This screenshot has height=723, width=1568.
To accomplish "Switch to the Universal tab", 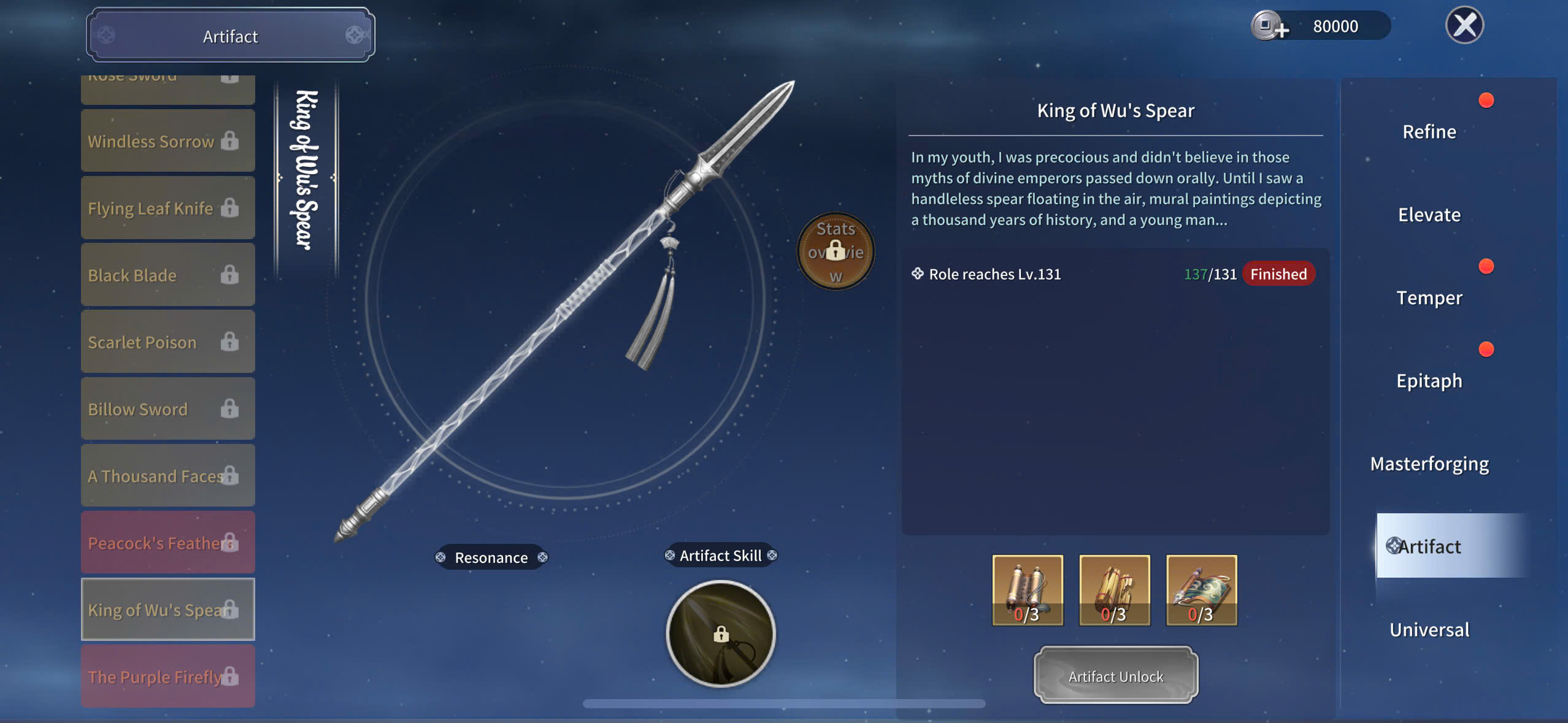I will [1429, 630].
